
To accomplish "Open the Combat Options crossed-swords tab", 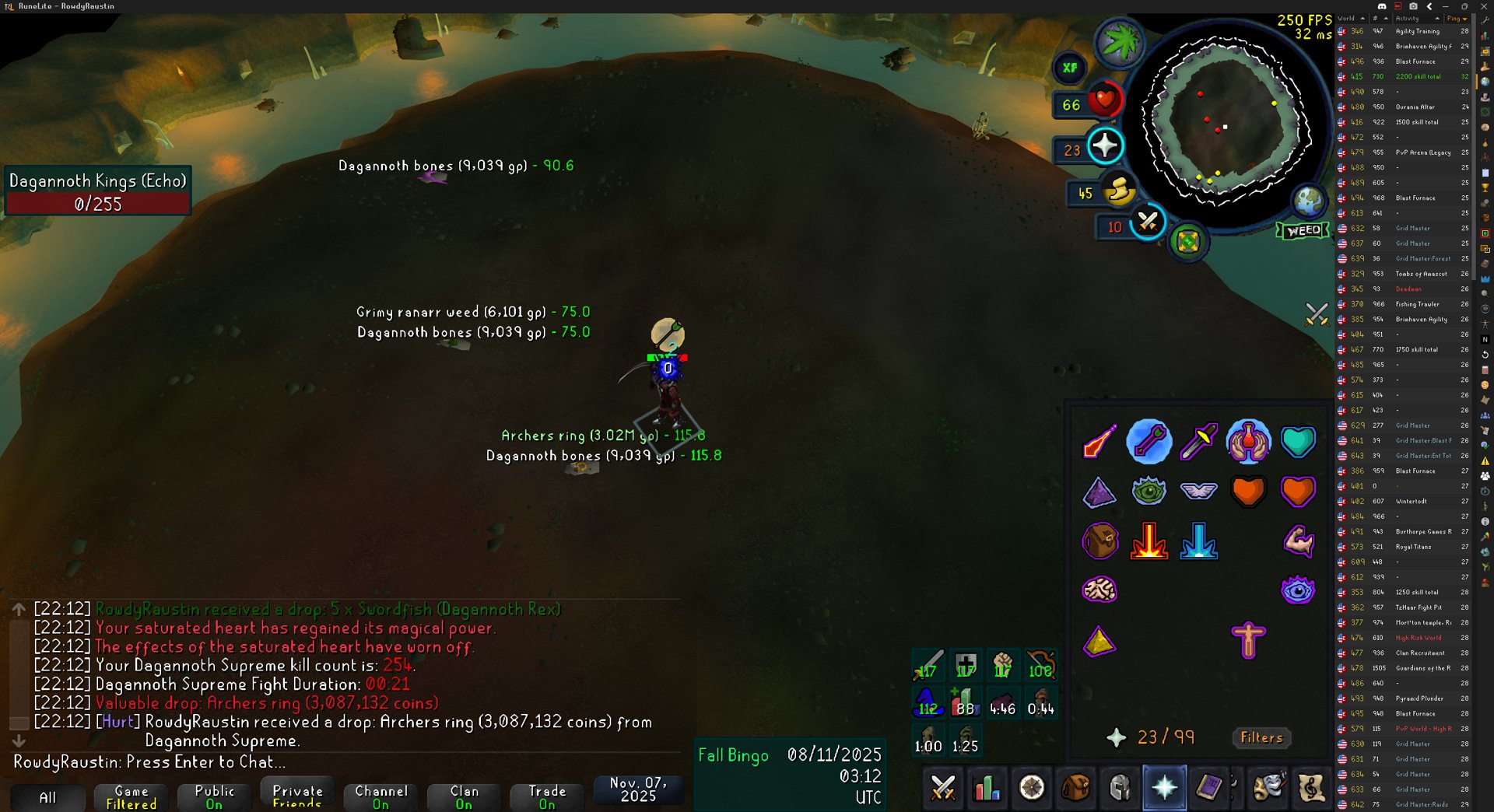I will [x=943, y=789].
